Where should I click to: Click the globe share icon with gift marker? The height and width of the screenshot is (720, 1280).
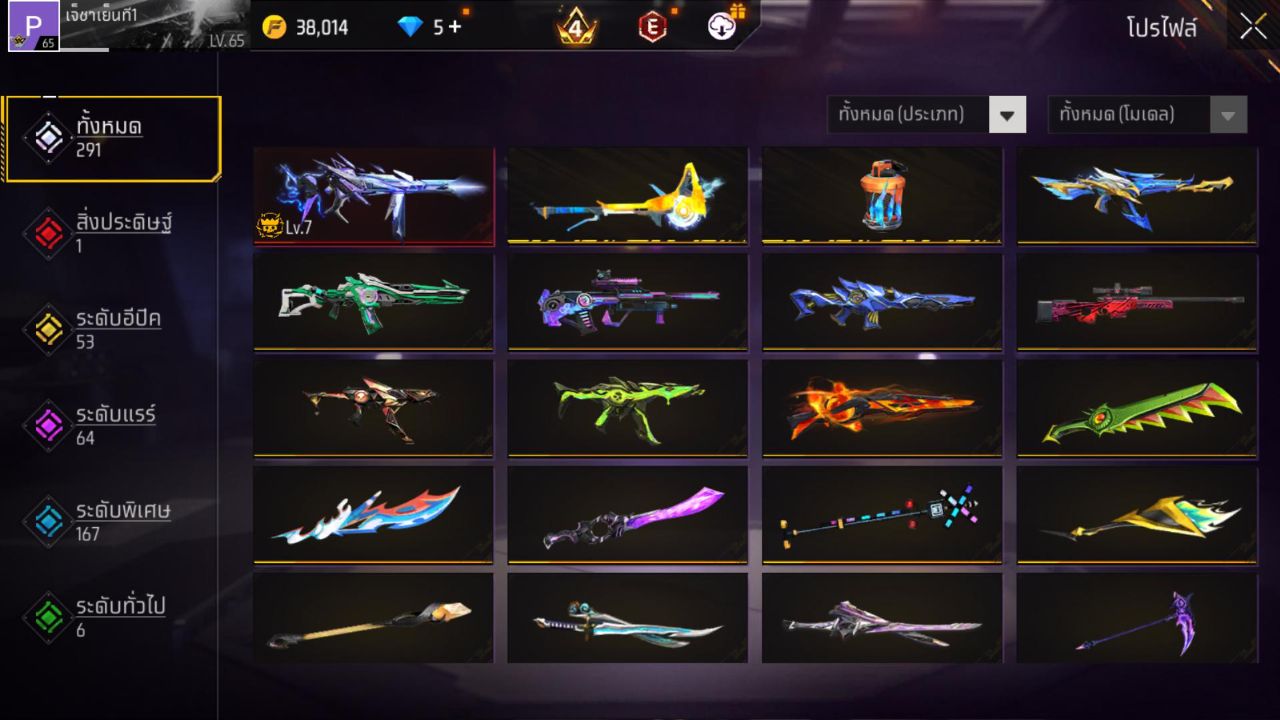pos(722,27)
